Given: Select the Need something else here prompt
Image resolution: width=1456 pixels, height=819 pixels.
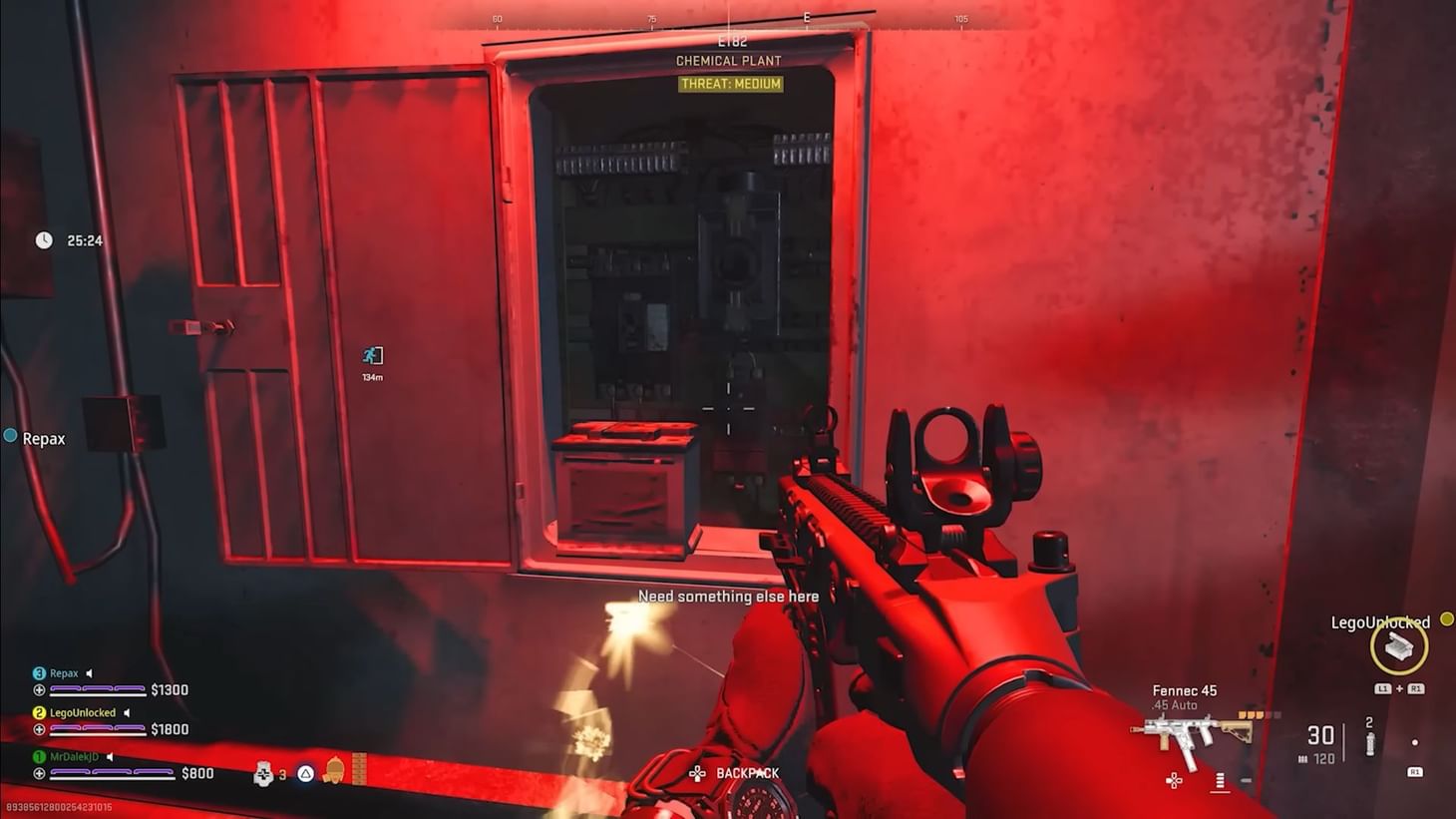Looking at the screenshot, I should click(x=729, y=596).
